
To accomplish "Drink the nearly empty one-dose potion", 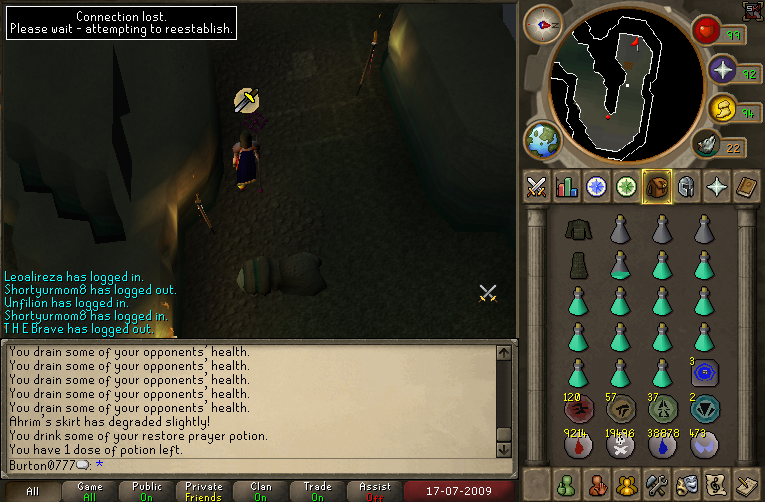I will tap(618, 265).
